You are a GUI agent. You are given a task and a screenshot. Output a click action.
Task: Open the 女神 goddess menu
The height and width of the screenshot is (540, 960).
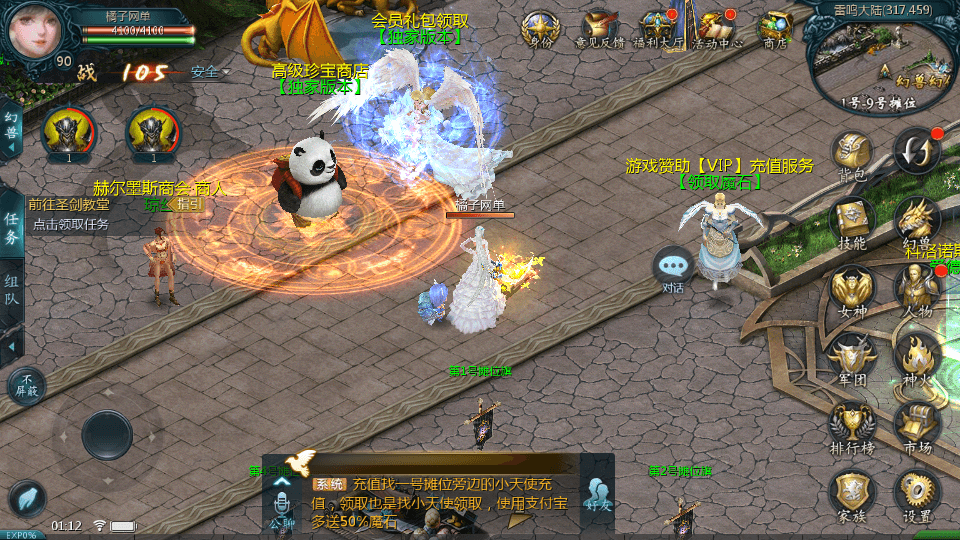852,290
